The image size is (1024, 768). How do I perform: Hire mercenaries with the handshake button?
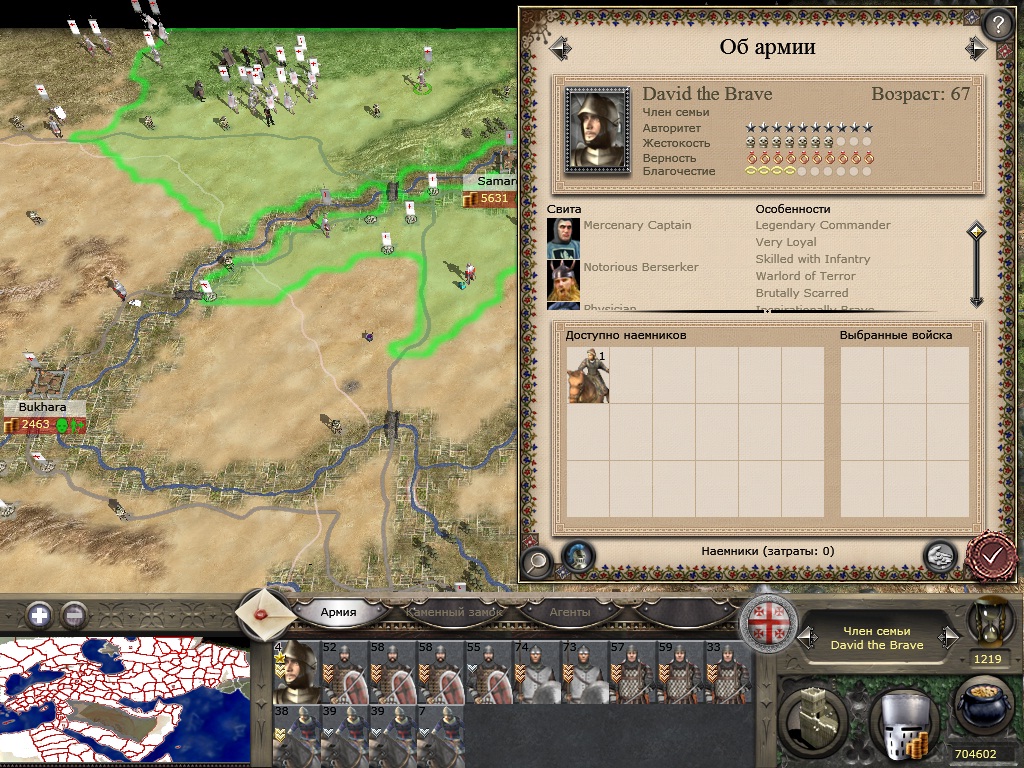(938, 556)
